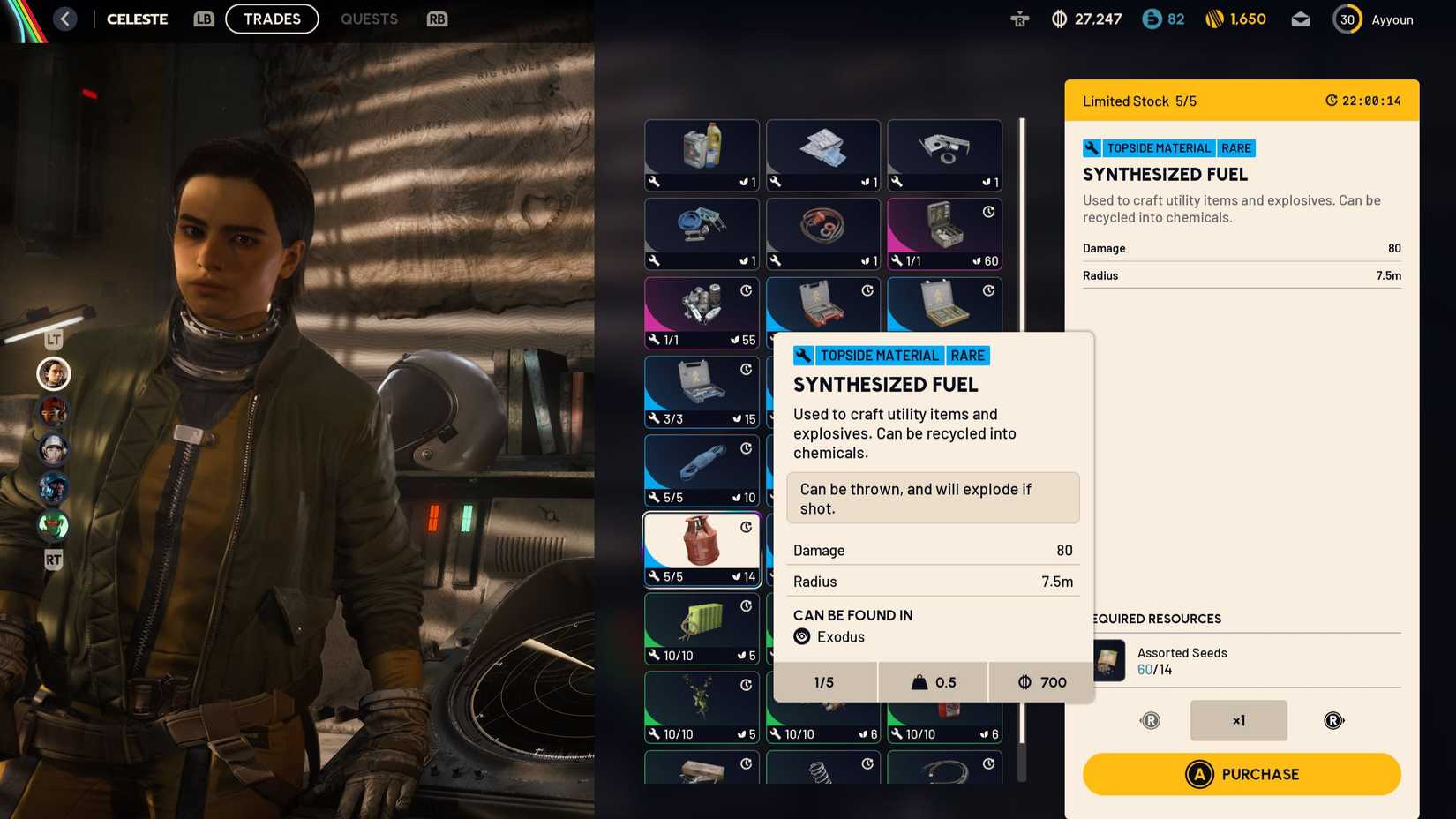Image resolution: width=1456 pixels, height=819 pixels.
Task: Select the green-glowing vendor portrait
Action: [53, 526]
